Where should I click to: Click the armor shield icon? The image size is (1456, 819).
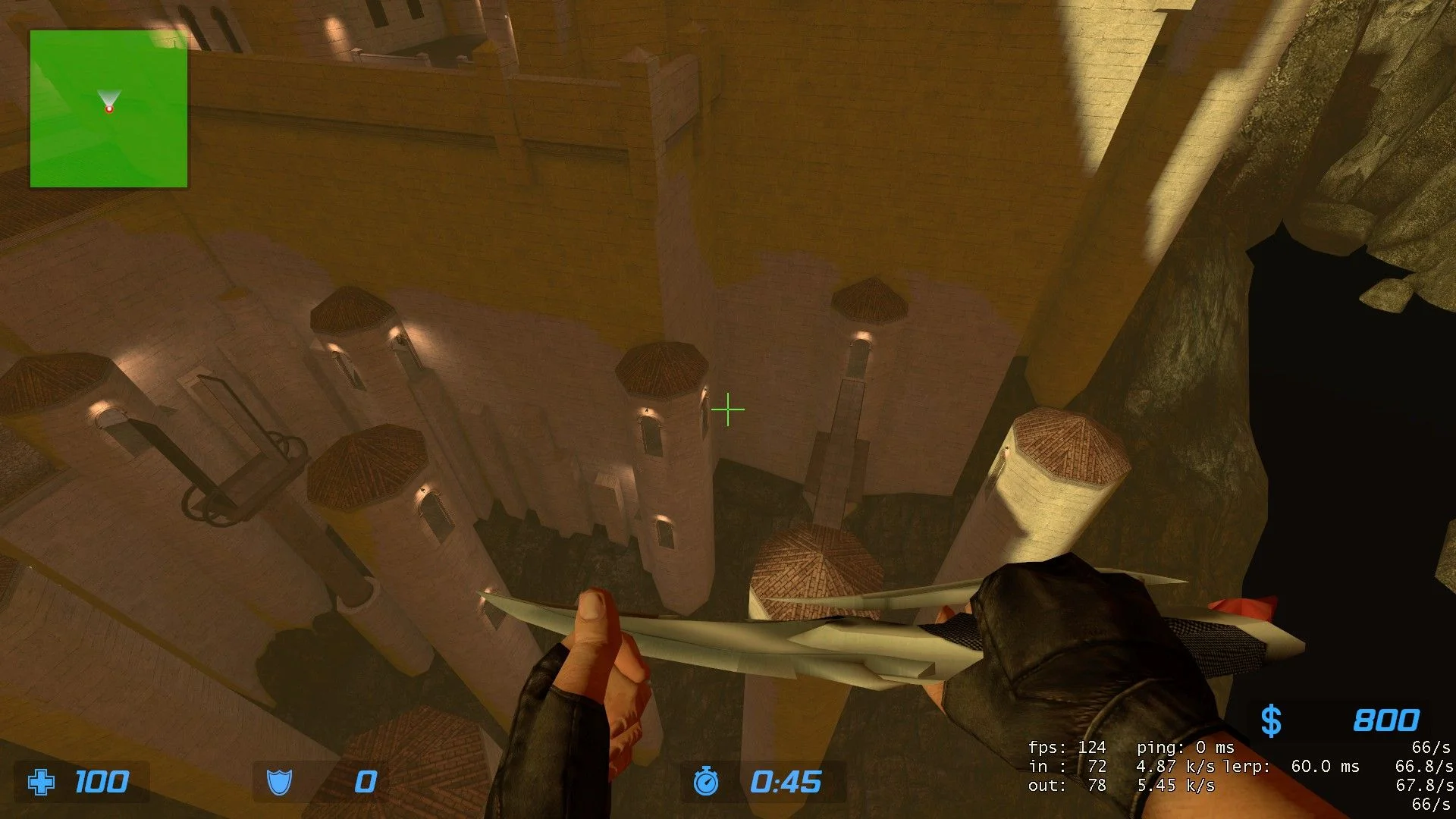click(279, 782)
